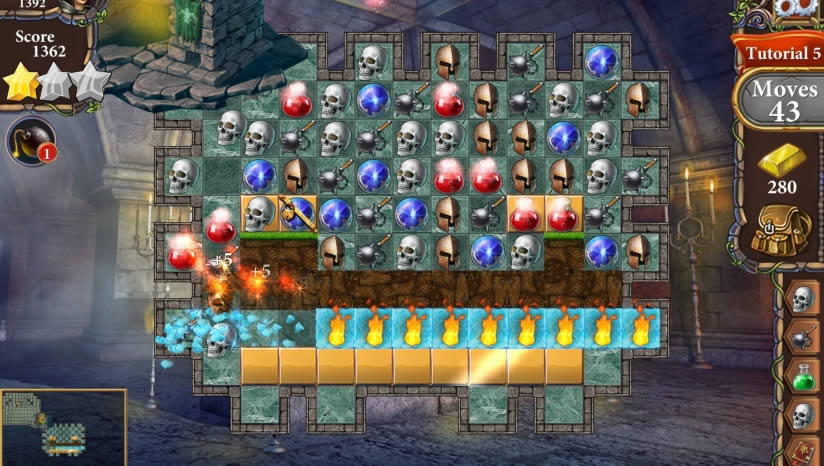Select the golden sword tile on the board
The image size is (824, 466).
click(x=297, y=212)
